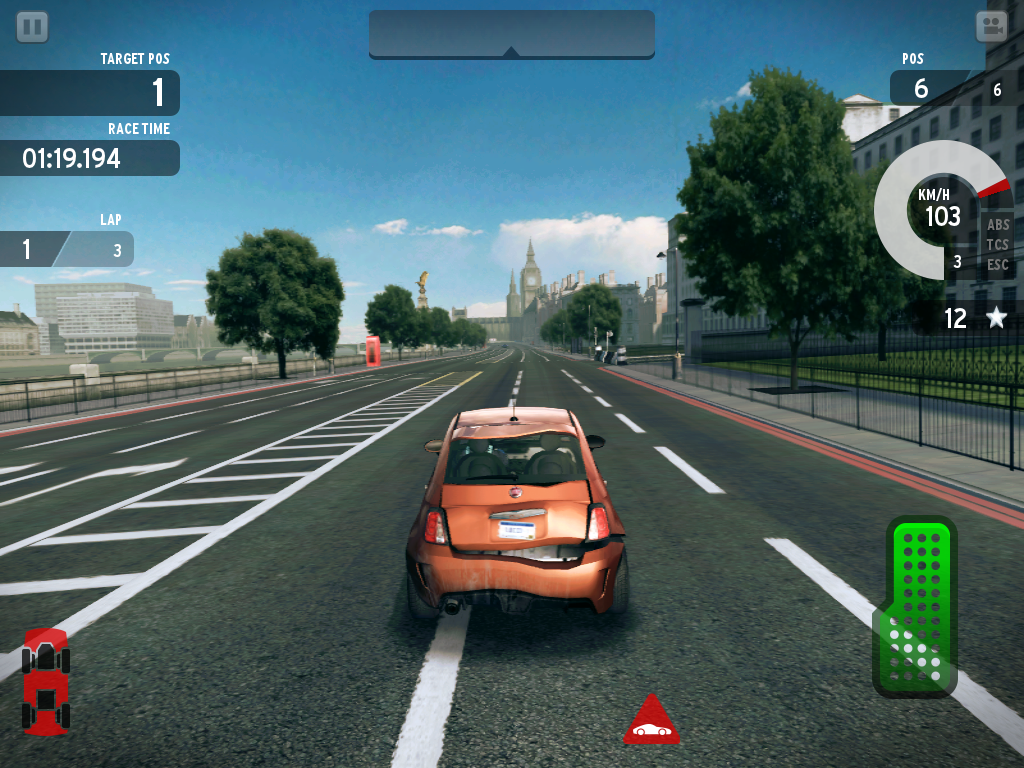Switch the camera view
The width and height of the screenshot is (1024, 768).
click(991, 27)
